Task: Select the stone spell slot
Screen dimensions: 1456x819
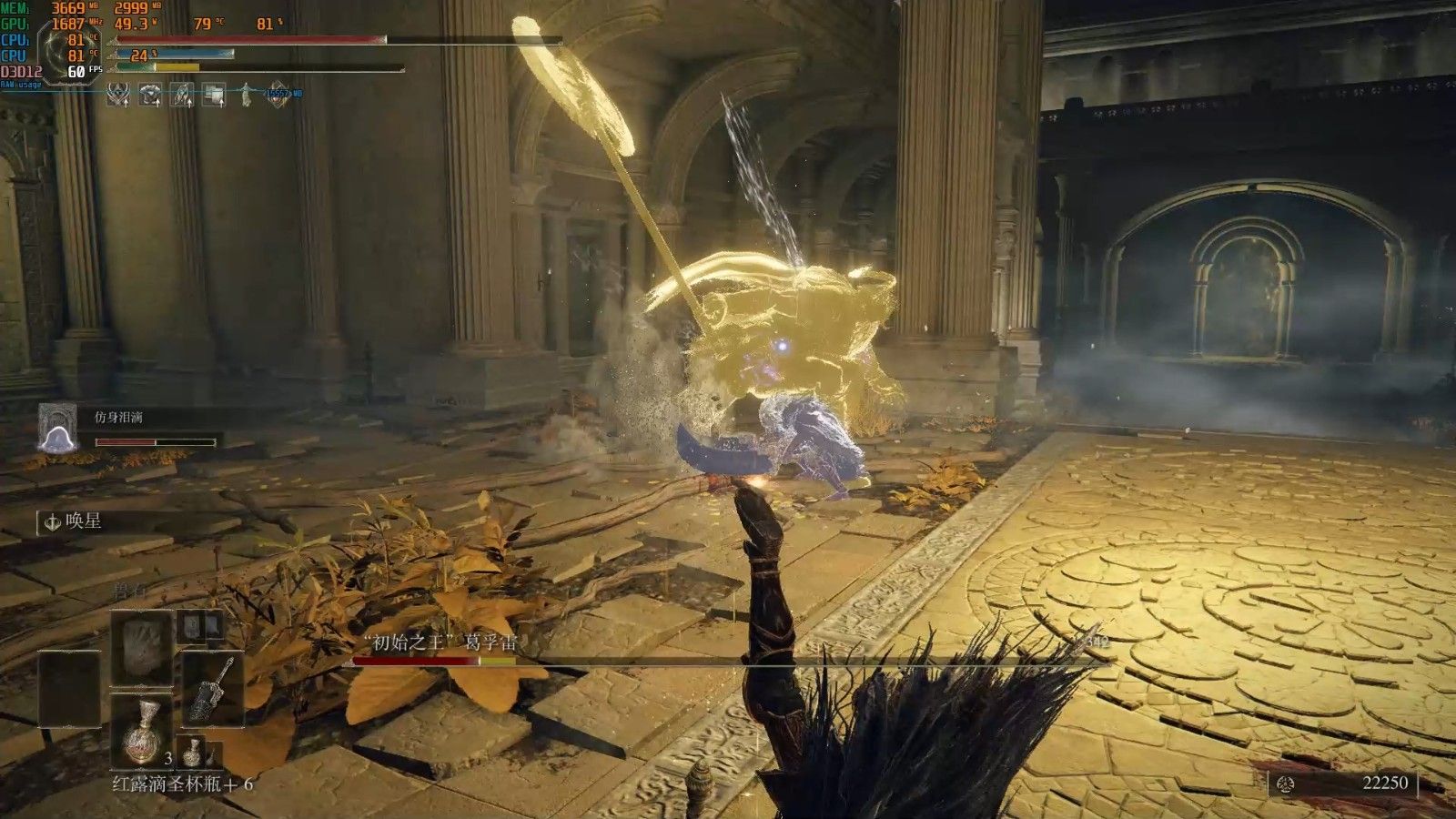Action: 142,647
